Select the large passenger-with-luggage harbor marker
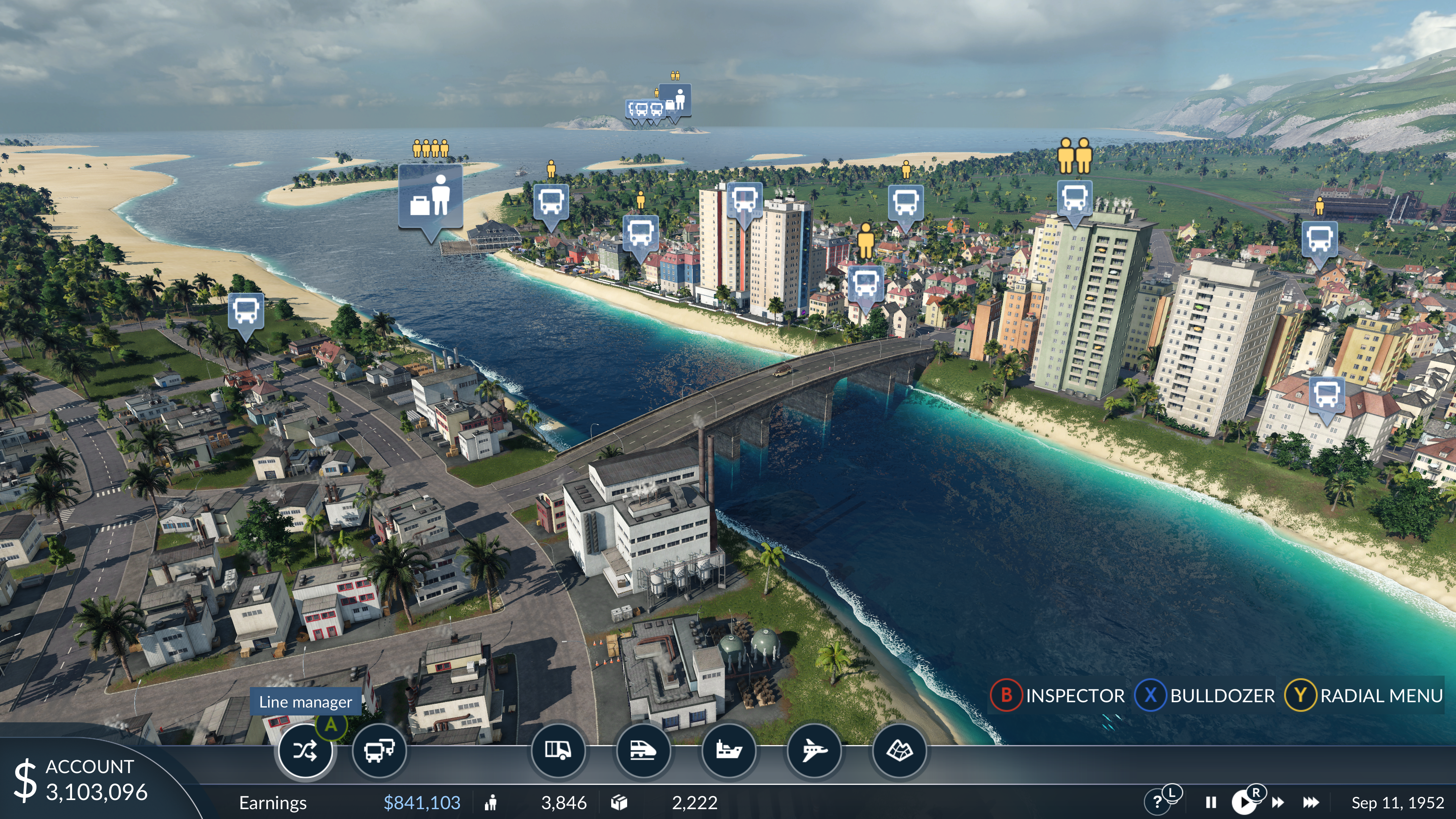 (431, 197)
